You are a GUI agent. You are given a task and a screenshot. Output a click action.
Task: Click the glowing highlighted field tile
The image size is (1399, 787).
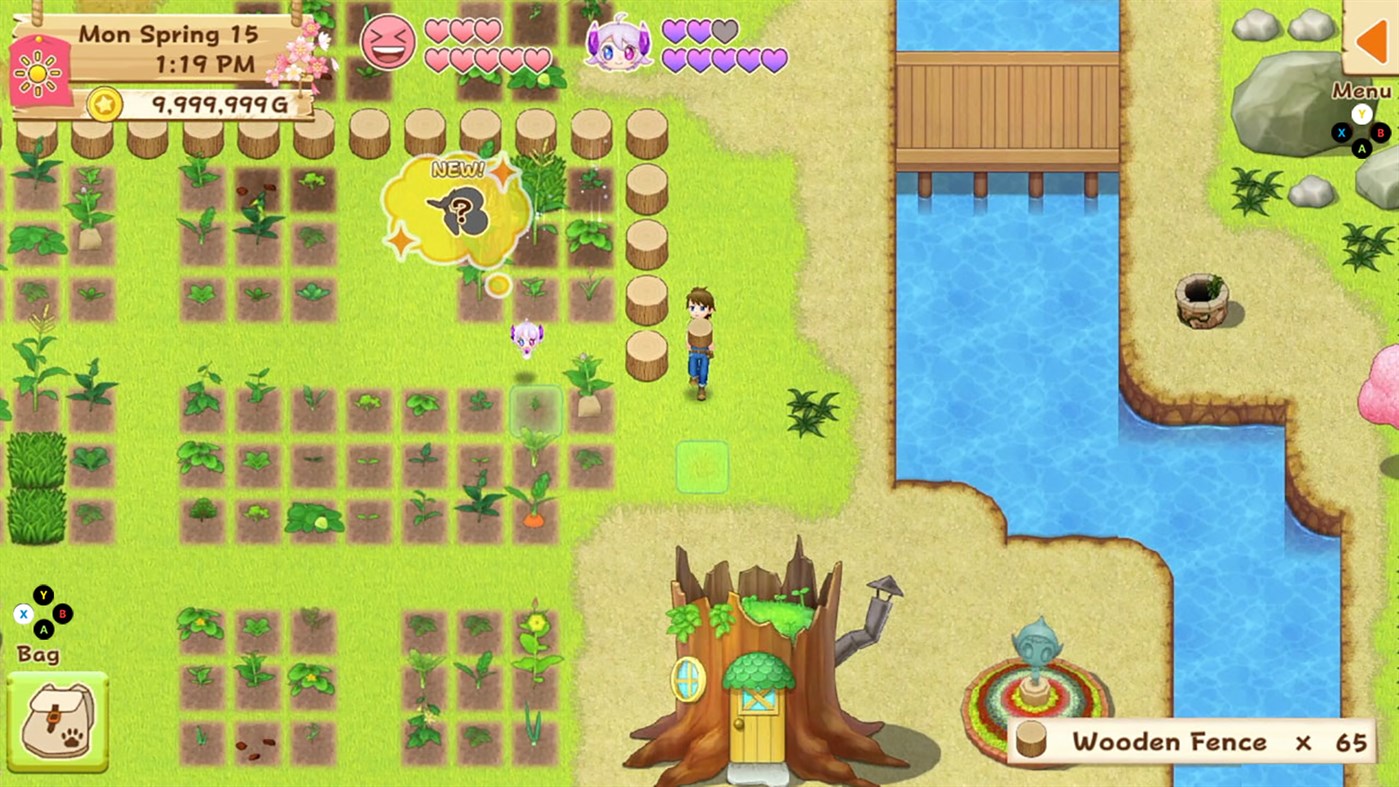pyautogui.click(x=701, y=465)
